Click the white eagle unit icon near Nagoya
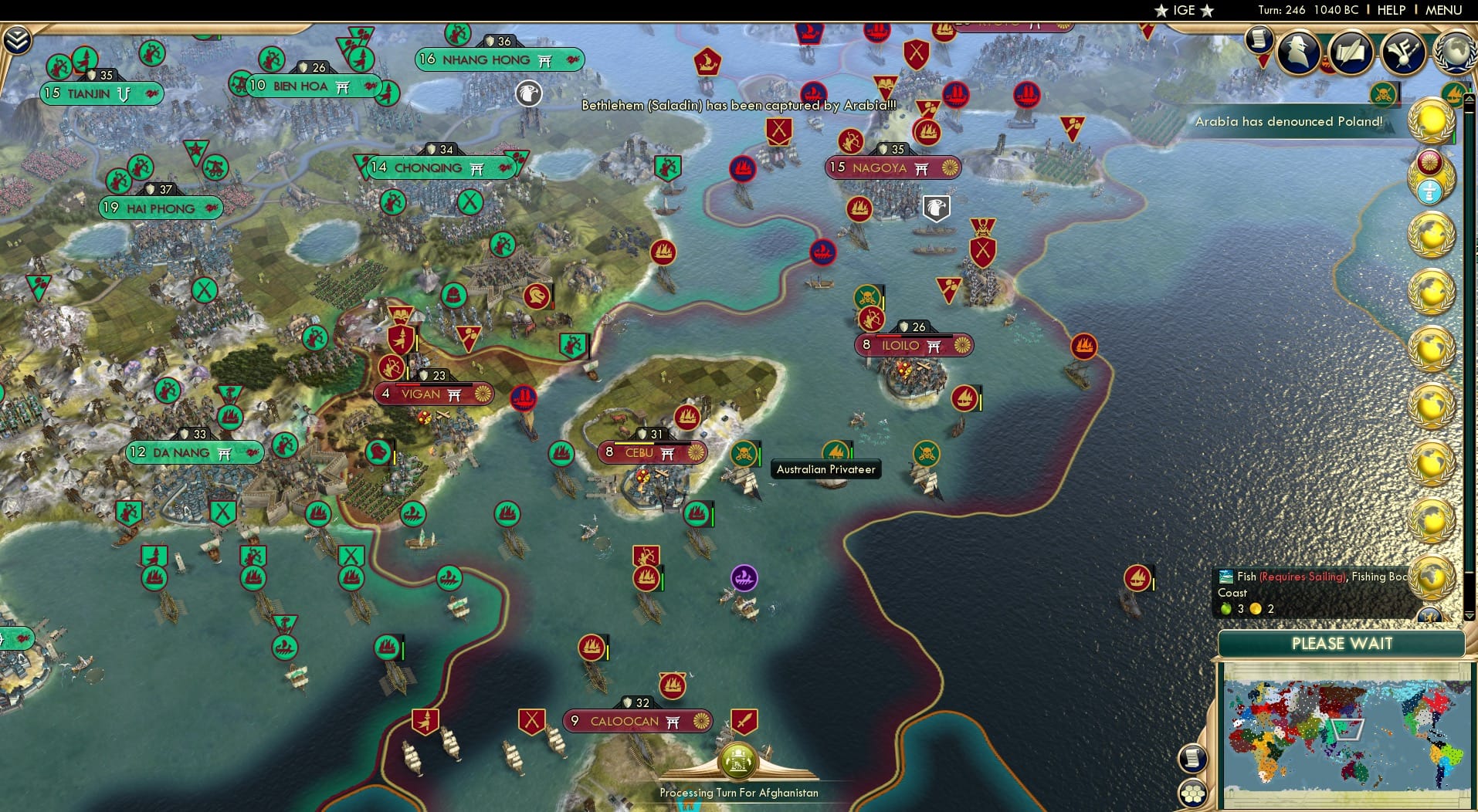 pyautogui.click(x=937, y=207)
